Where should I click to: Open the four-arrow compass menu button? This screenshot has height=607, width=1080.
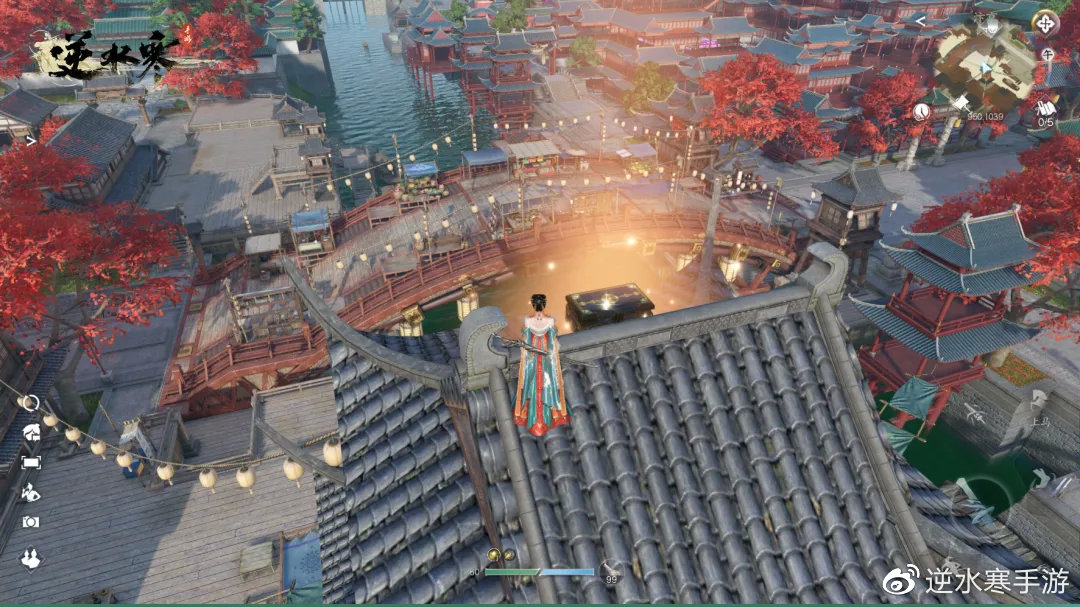(1045, 22)
